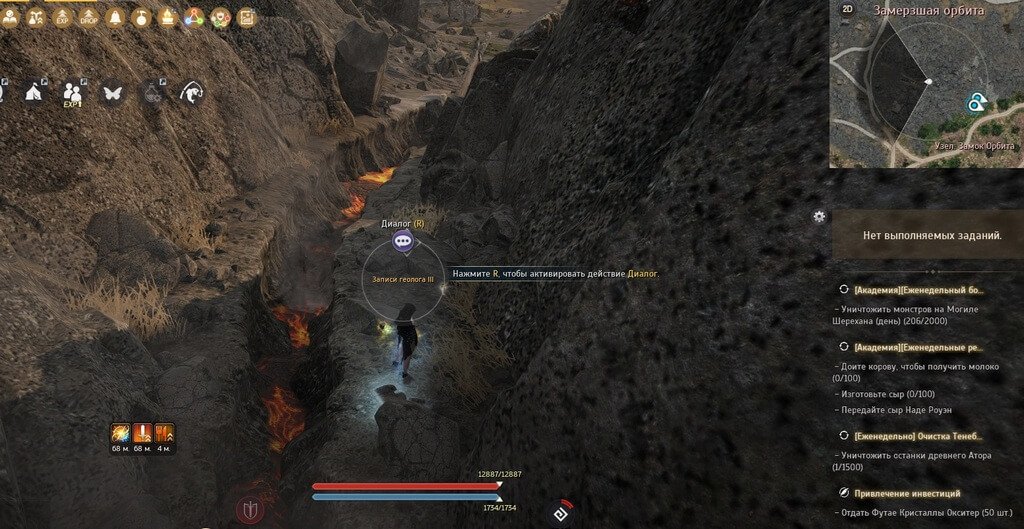Select the Привлечение инвестиций quest entry

point(906,493)
